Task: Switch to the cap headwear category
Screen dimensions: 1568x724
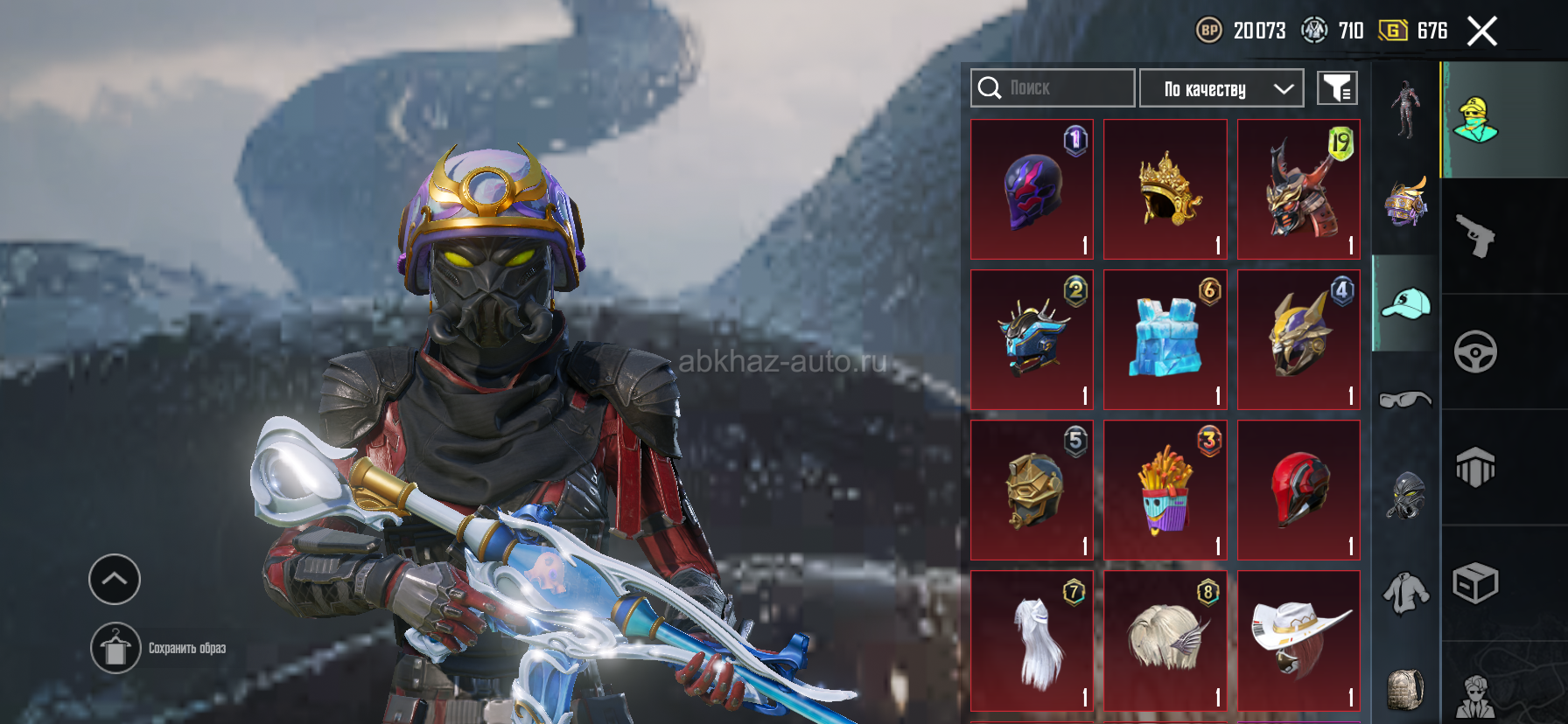Action: 1405,304
